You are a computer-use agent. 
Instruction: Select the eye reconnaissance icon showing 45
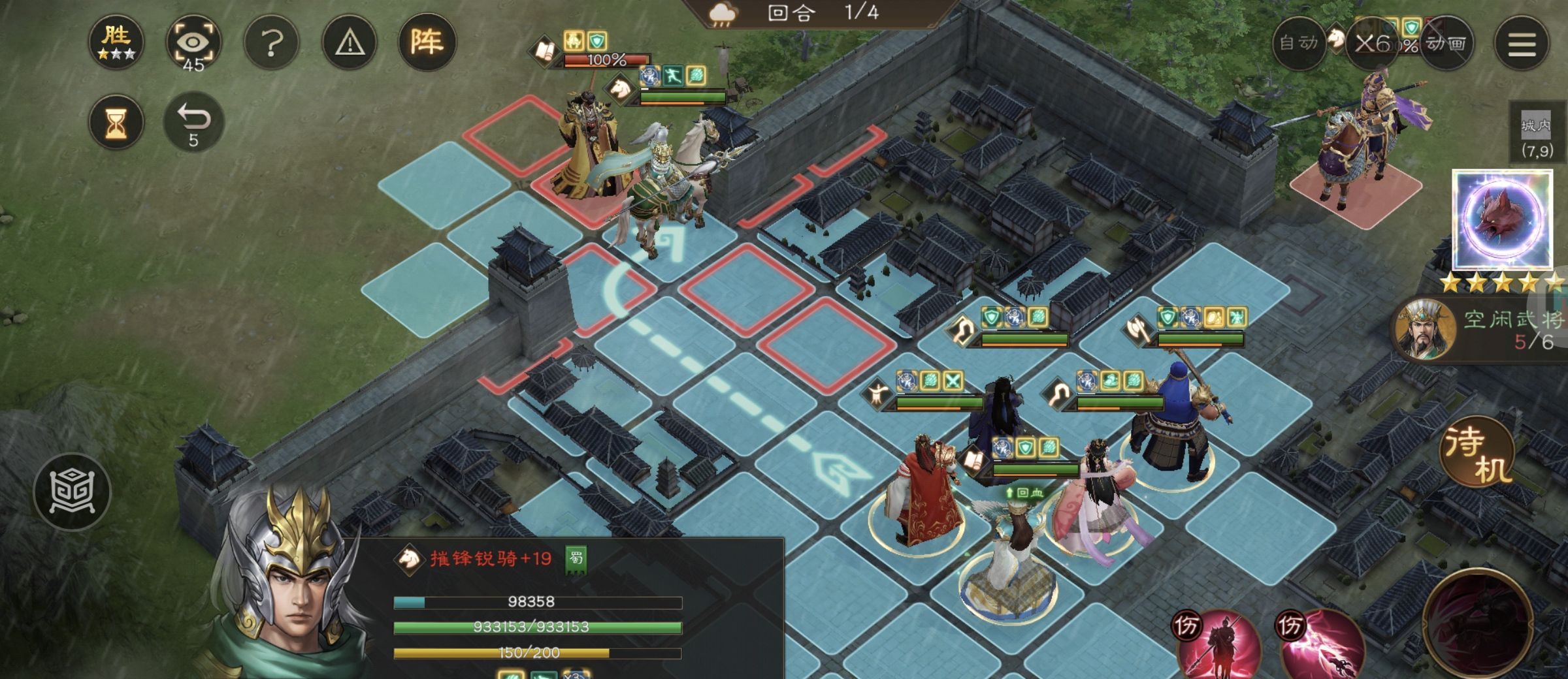193,41
